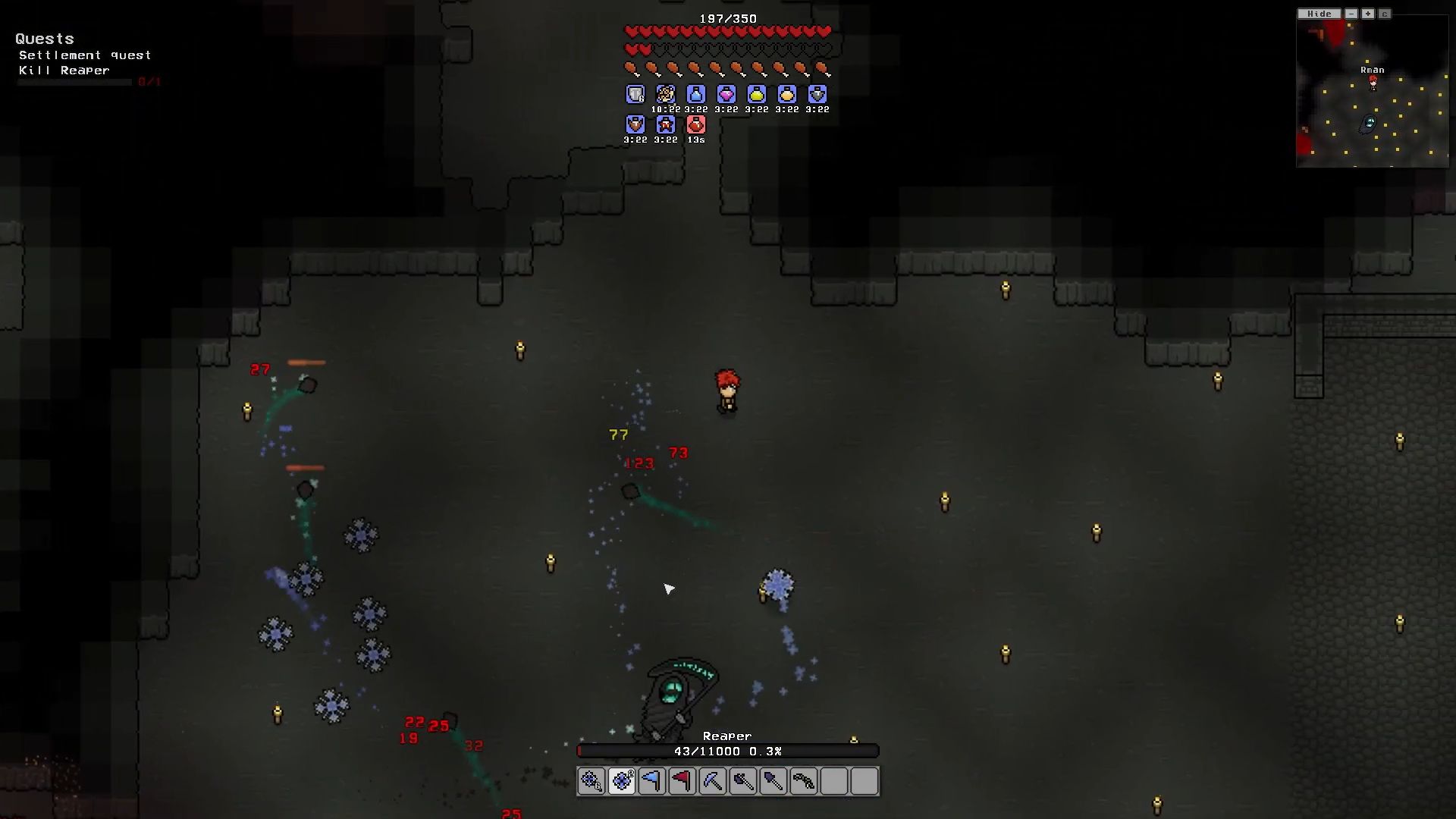
Task: Click the Reaper boss health bar
Action: [726, 752]
